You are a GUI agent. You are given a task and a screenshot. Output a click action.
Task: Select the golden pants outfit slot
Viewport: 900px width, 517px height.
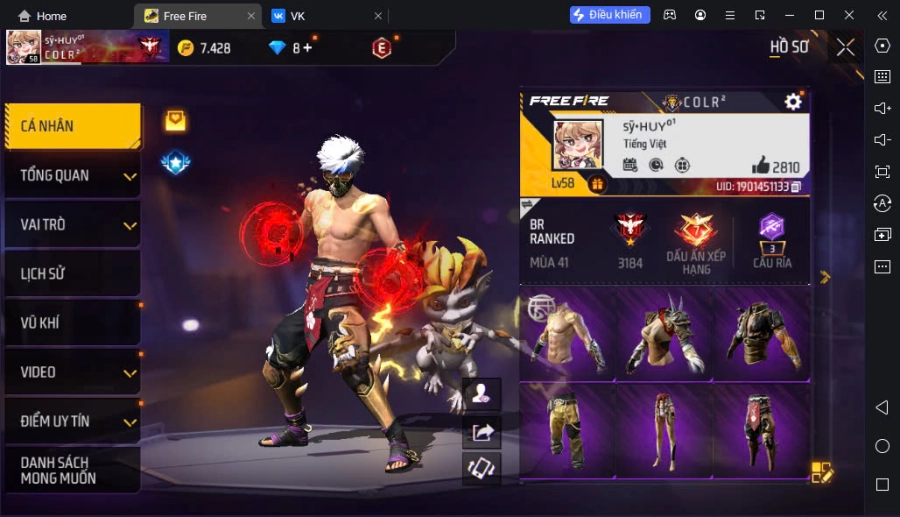tap(567, 432)
